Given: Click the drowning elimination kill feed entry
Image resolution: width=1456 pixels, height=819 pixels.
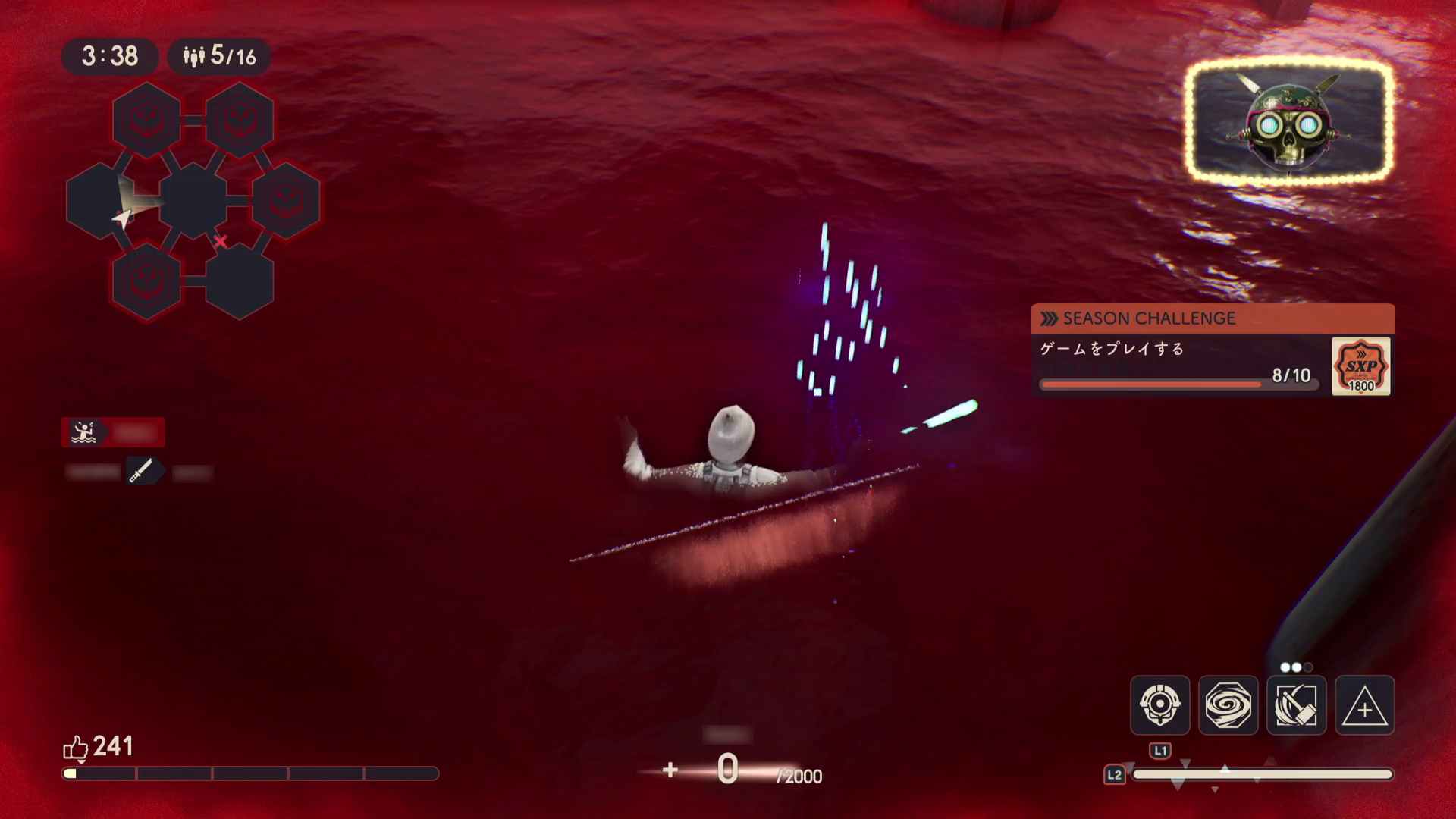Looking at the screenshot, I should click(113, 432).
